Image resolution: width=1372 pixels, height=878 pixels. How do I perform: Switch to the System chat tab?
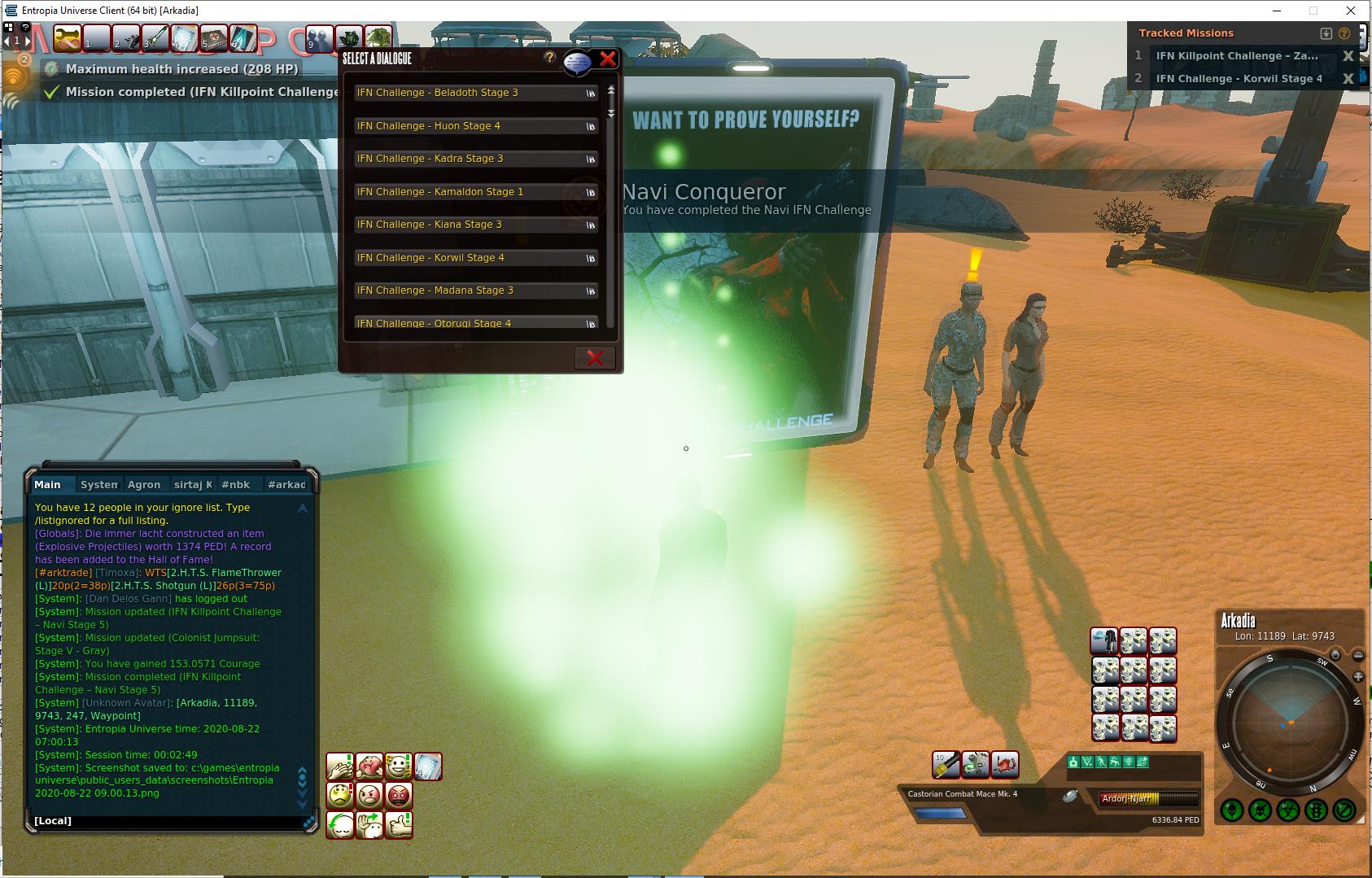[x=98, y=485]
